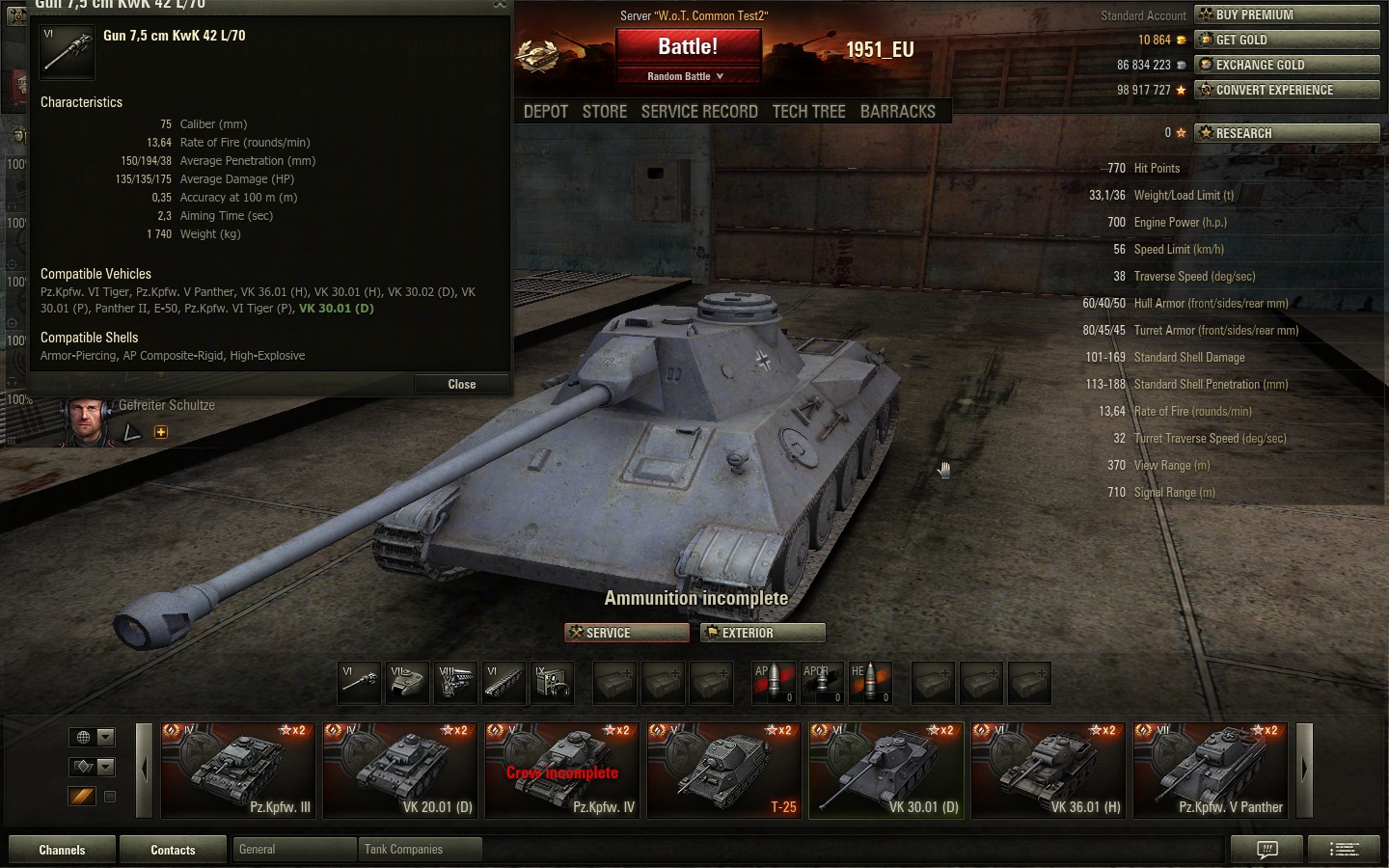
Task: Open Convert Experience
Action: (1287, 90)
